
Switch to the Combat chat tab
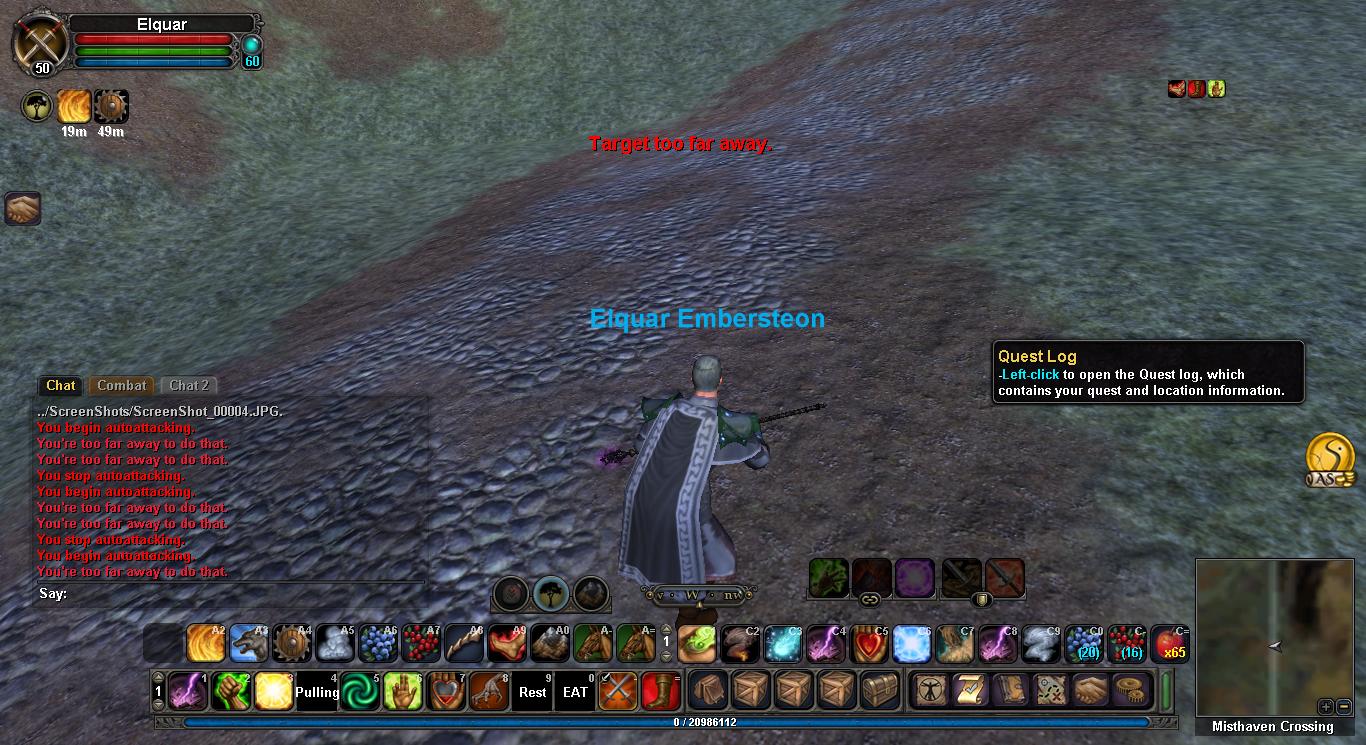tap(122, 385)
